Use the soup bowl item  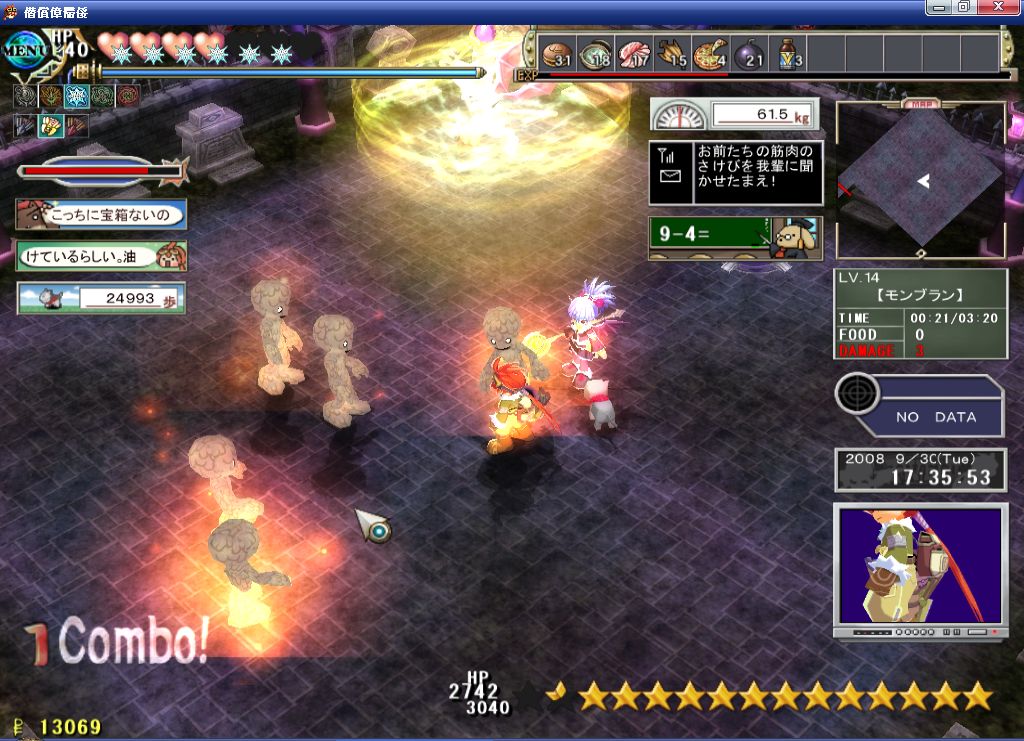(x=595, y=54)
